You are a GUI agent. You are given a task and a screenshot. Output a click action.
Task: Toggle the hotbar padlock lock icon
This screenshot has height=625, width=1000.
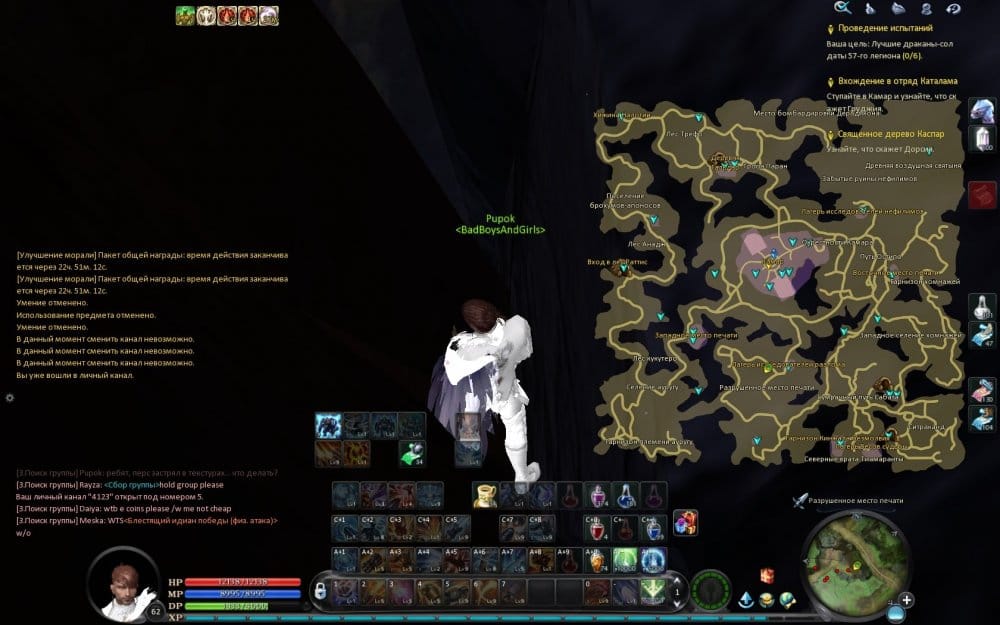(x=320, y=591)
